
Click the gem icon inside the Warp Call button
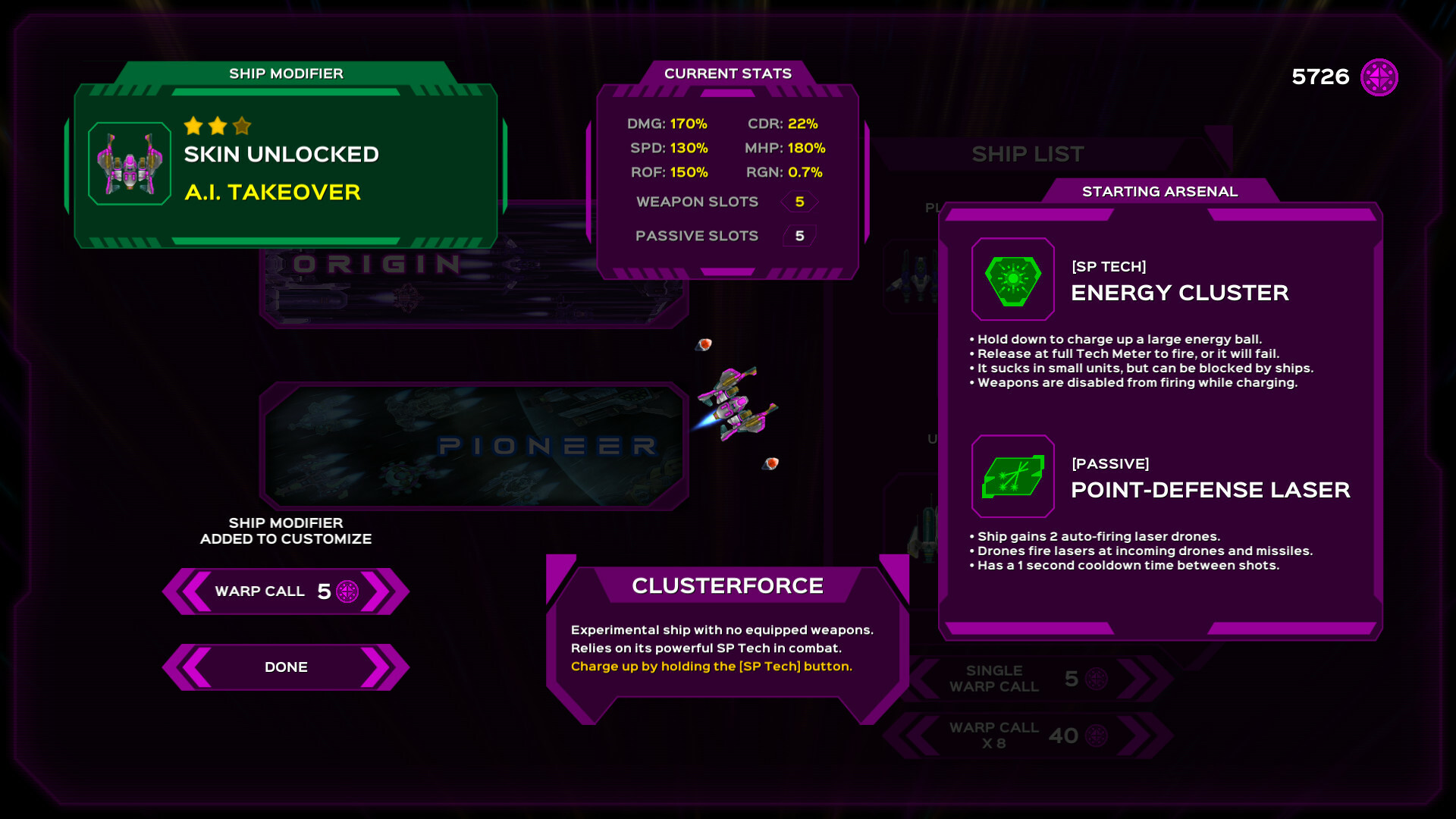click(347, 591)
